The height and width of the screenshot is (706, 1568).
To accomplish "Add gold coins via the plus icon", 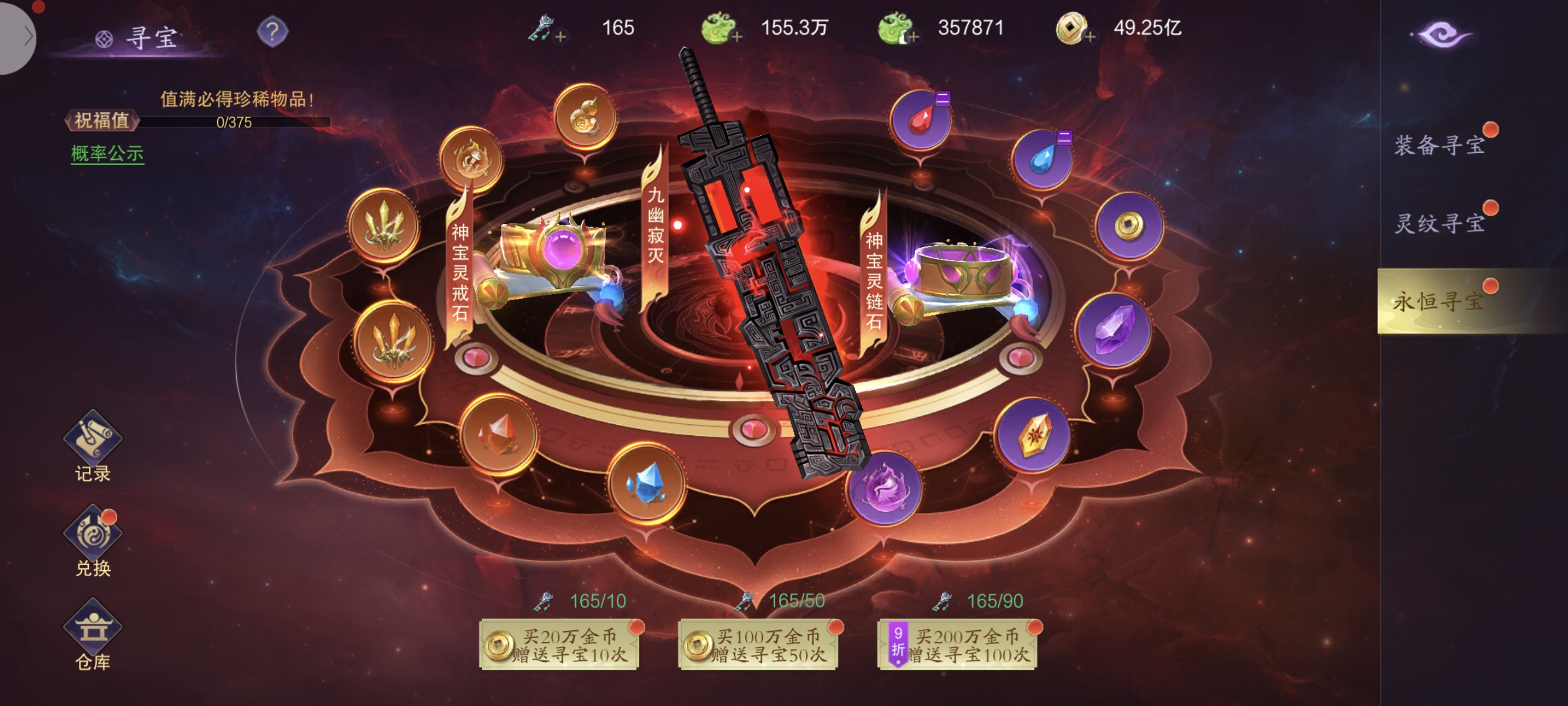I will coord(1090,36).
